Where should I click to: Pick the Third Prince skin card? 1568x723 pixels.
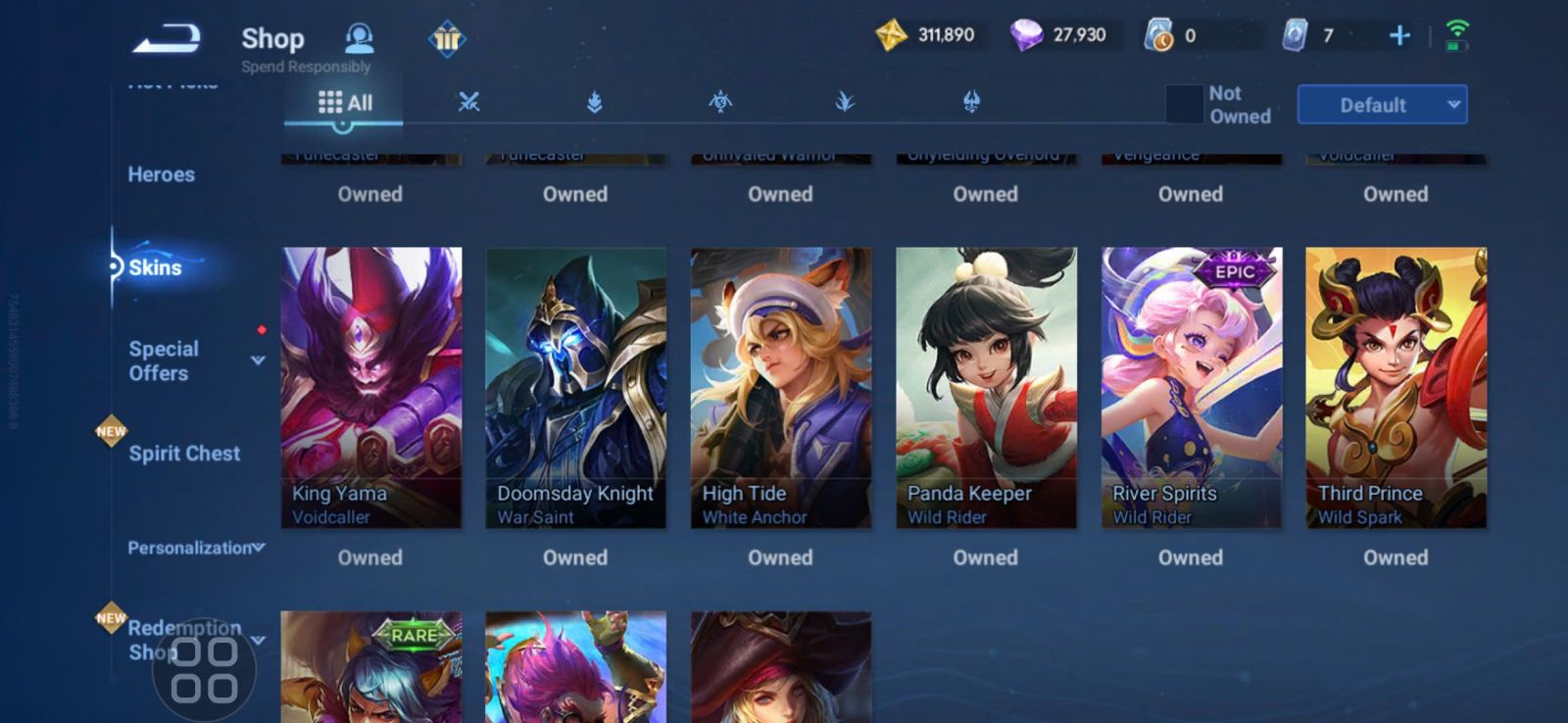(1396, 387)
